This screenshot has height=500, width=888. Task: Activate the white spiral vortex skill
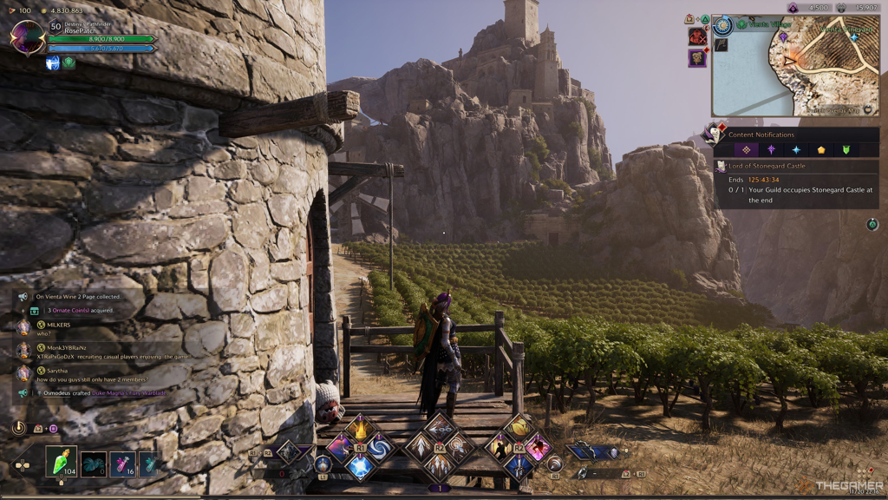[x=380, y=447]
